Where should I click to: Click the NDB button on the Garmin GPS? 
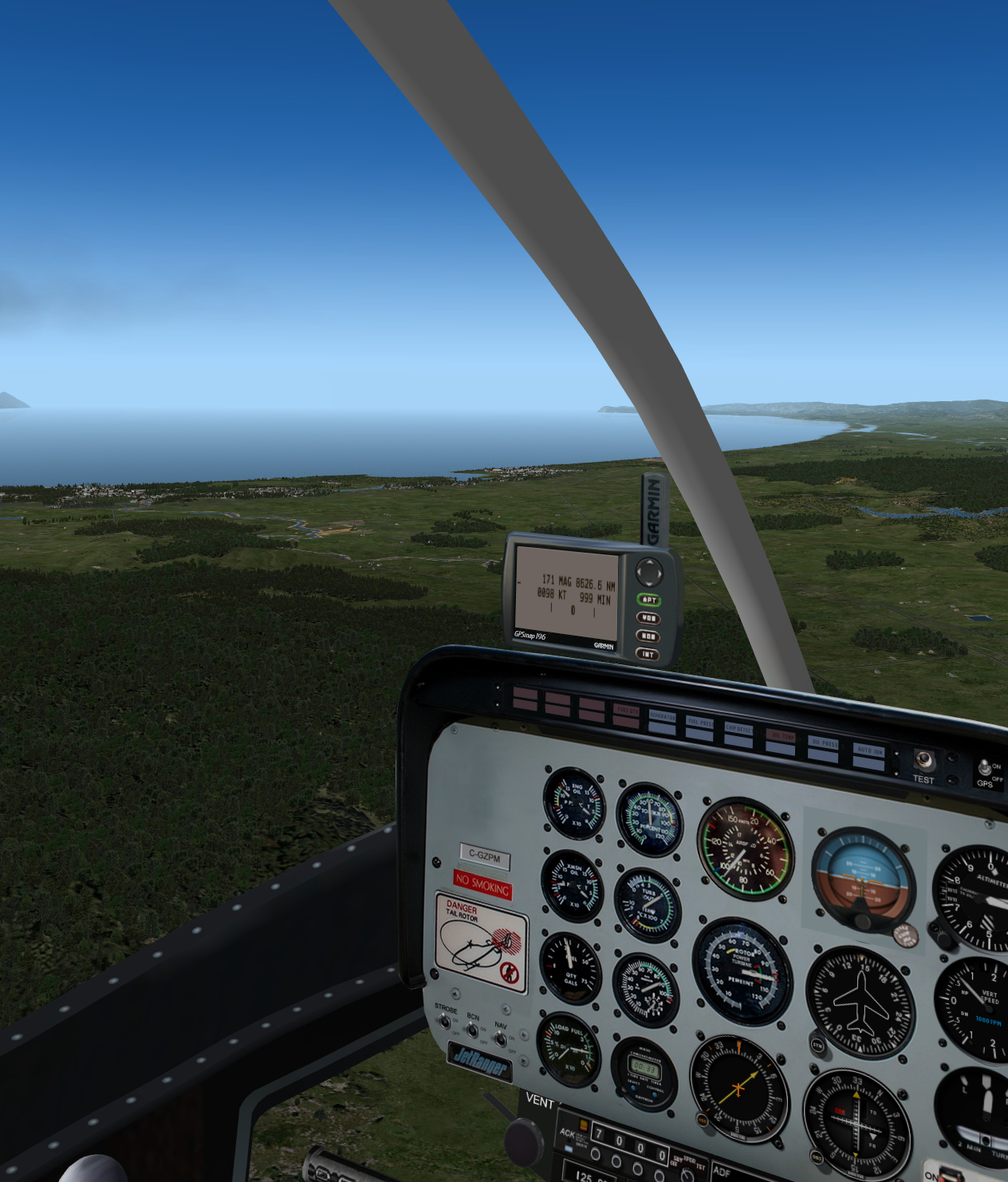click(x=648, y=636)
